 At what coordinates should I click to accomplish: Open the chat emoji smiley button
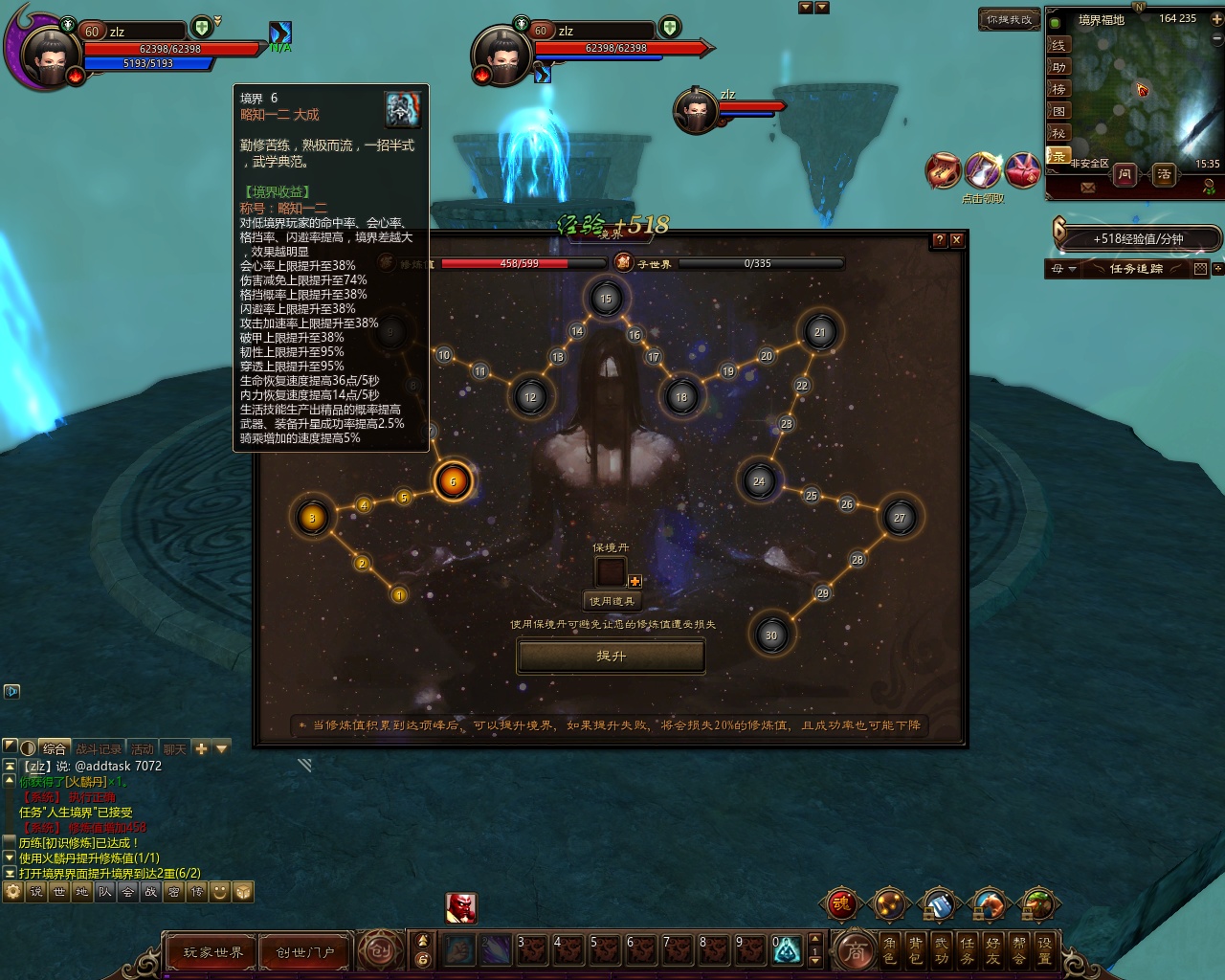[220, 892]
